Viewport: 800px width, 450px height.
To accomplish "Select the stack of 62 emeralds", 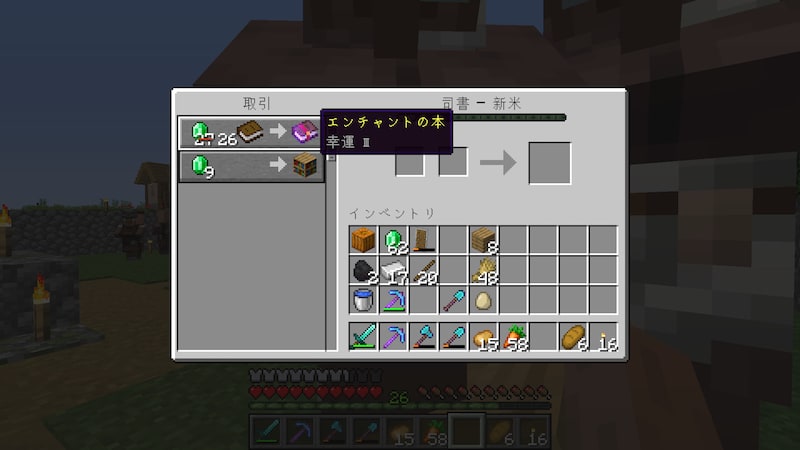I will click(393, 240).
